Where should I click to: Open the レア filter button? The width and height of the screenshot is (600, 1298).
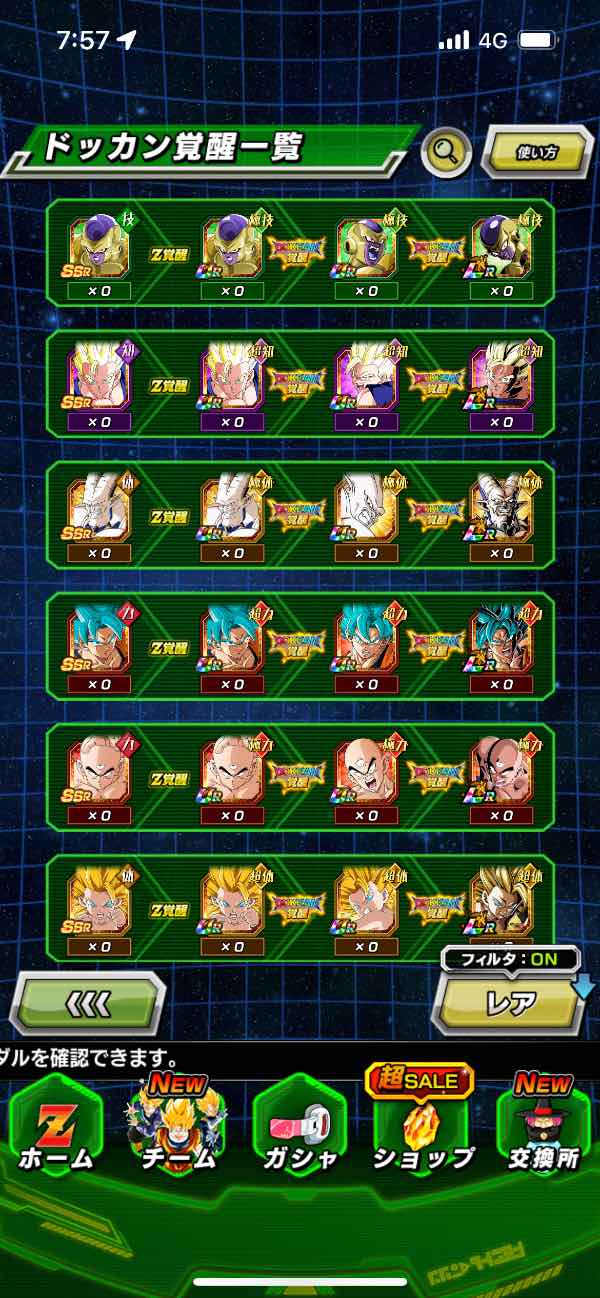point(510,1003)
